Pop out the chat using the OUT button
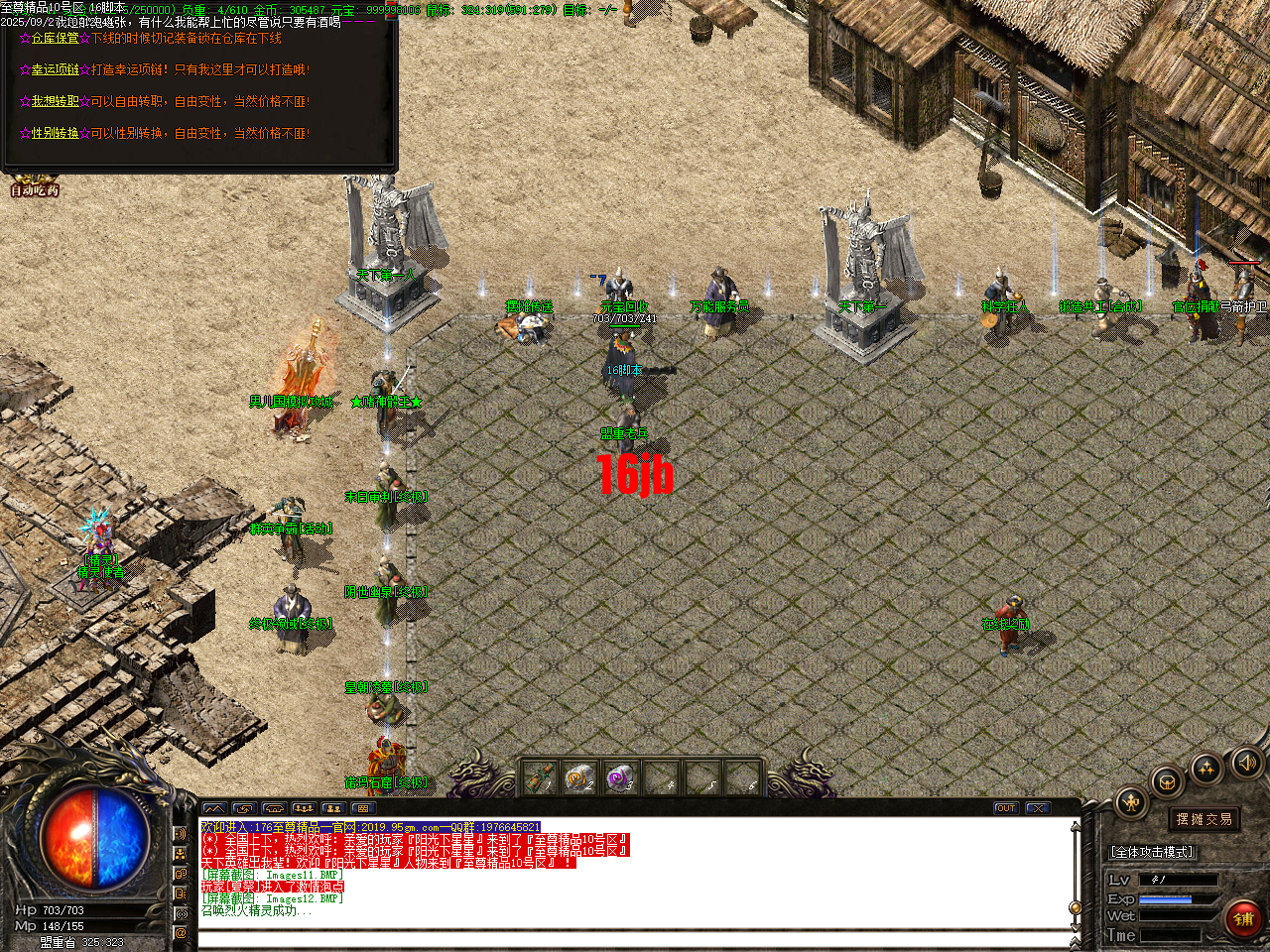The image size is (1270, 952). pos(1005,807)
